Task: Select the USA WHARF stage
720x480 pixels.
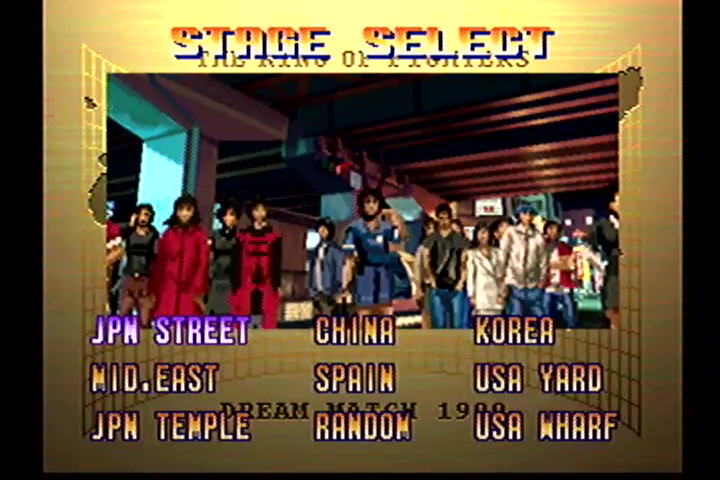Action: coord(546,426)
